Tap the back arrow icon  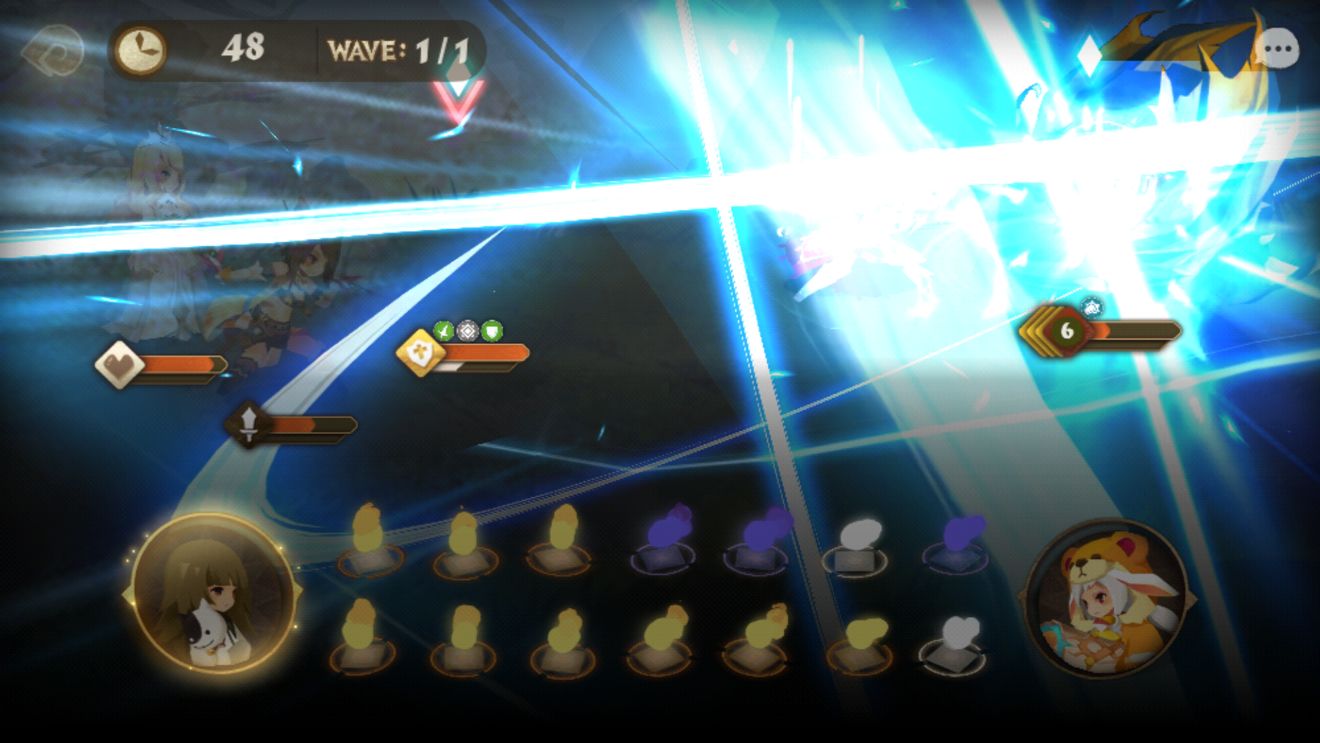tap(52, 50)
